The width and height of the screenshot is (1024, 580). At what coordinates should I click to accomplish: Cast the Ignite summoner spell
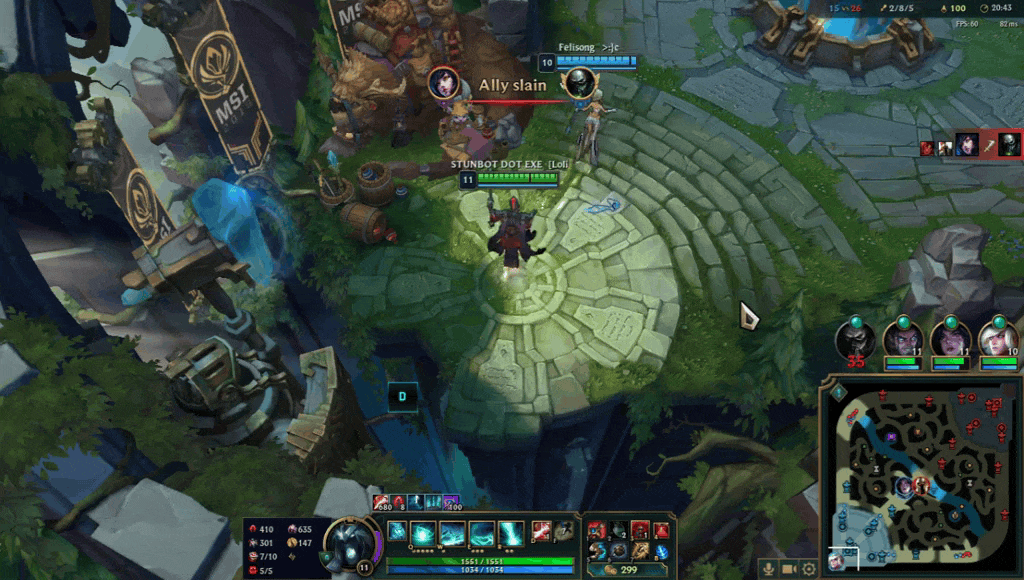click(x=541, y=530)
